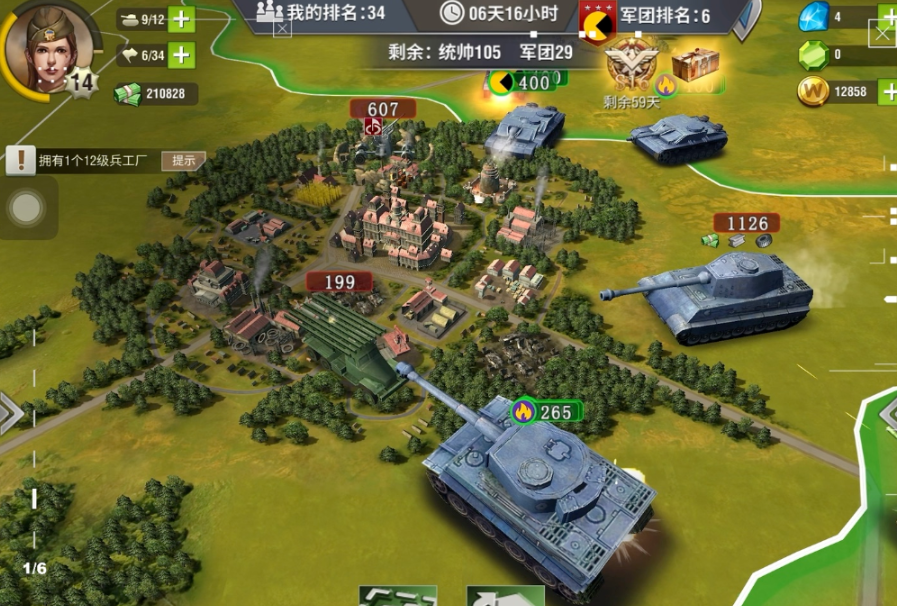Tap the exclamation mark quest icon
Viewport: 897px width, 606px height.
pyautogui.click(x=20, y=159)
